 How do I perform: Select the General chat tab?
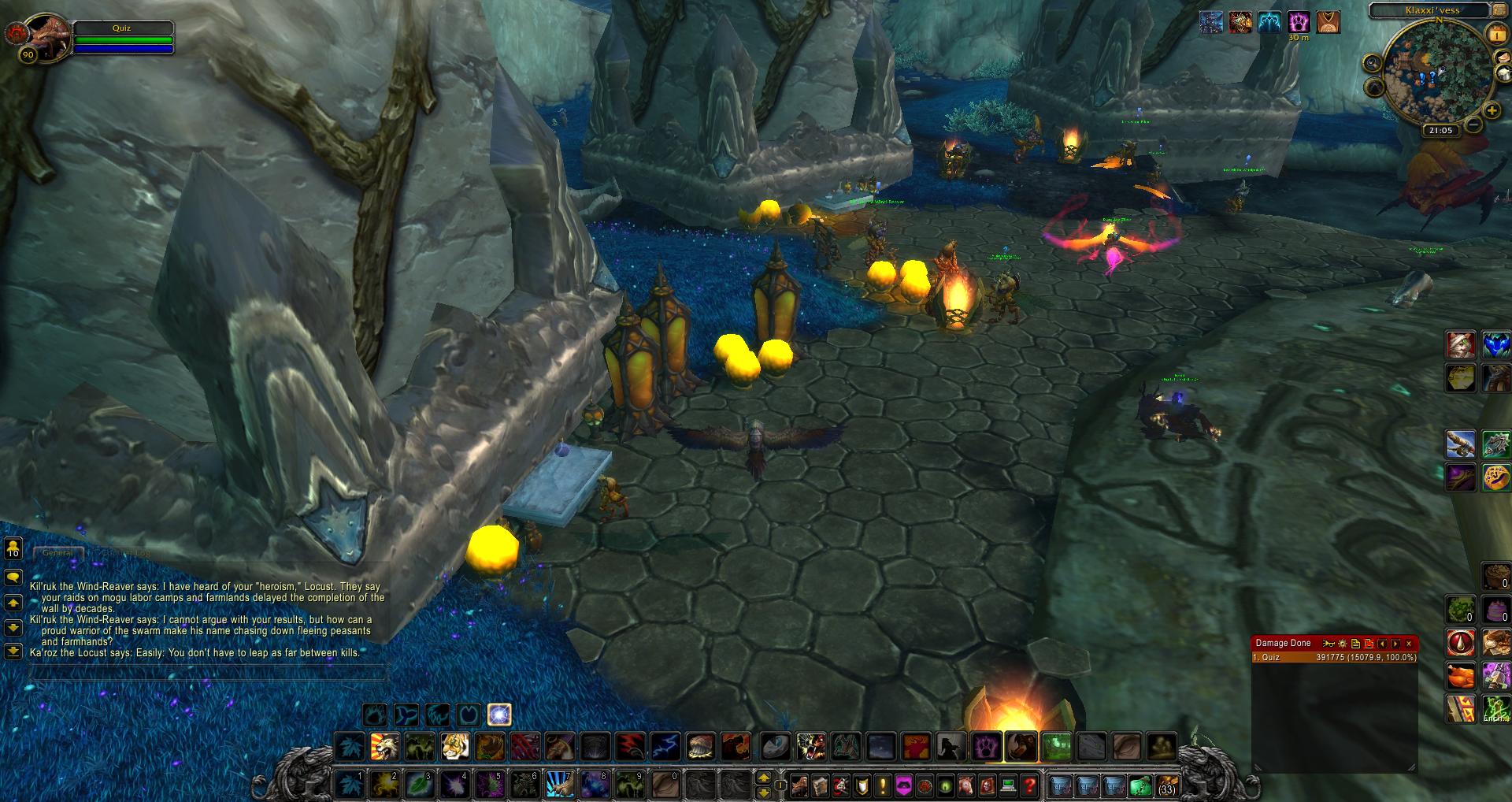(x=57, y=553)
